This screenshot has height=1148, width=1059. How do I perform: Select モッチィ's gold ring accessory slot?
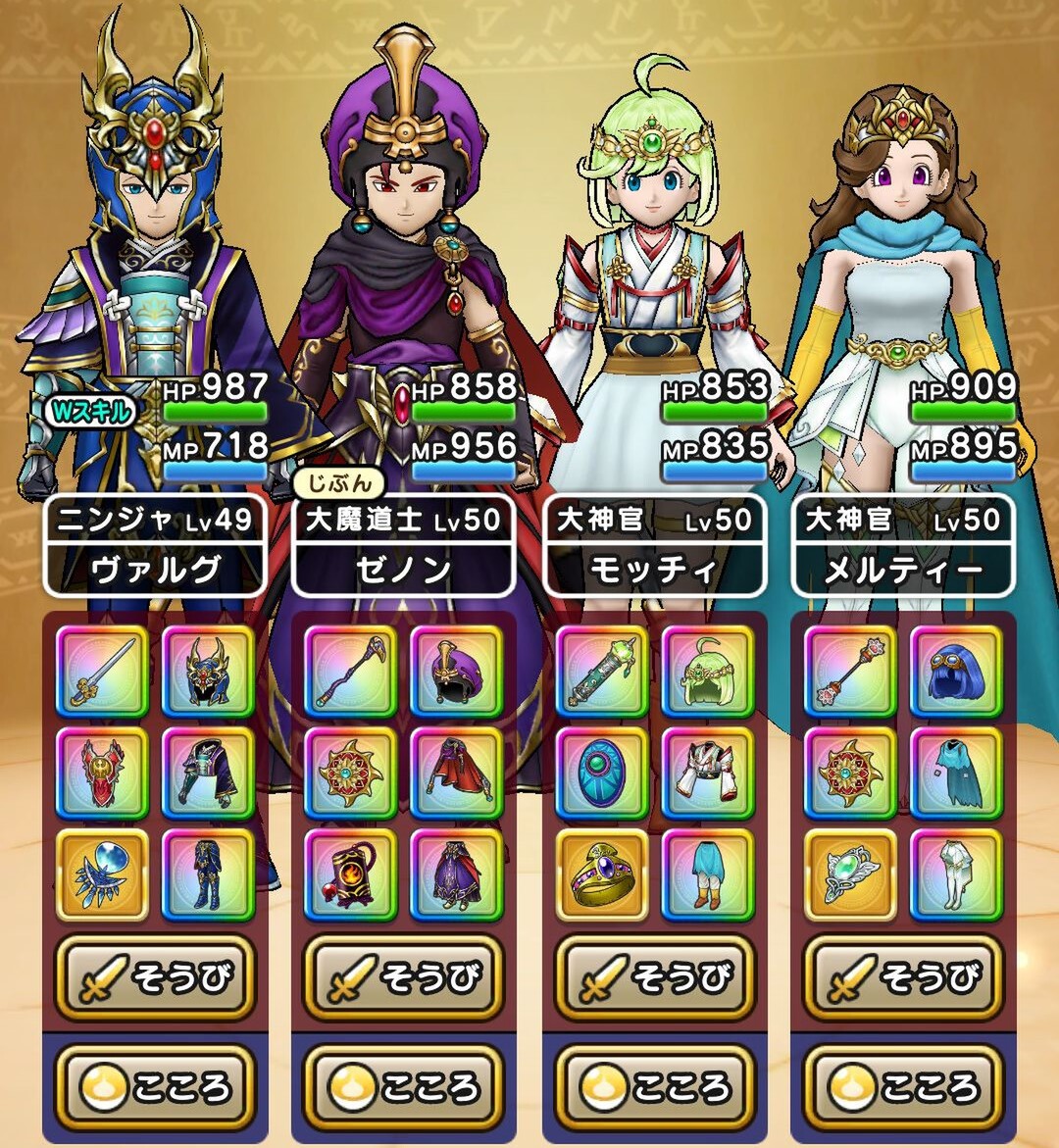click(x=601, y=874)
